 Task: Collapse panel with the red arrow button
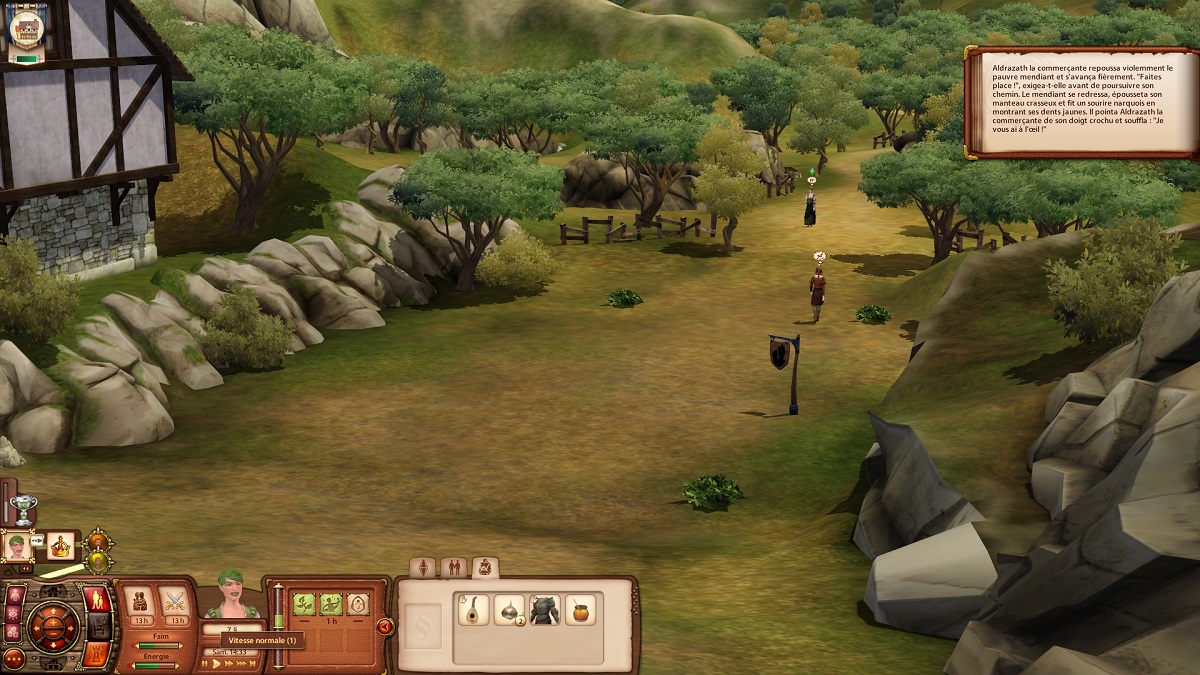(x=385, y=627)
